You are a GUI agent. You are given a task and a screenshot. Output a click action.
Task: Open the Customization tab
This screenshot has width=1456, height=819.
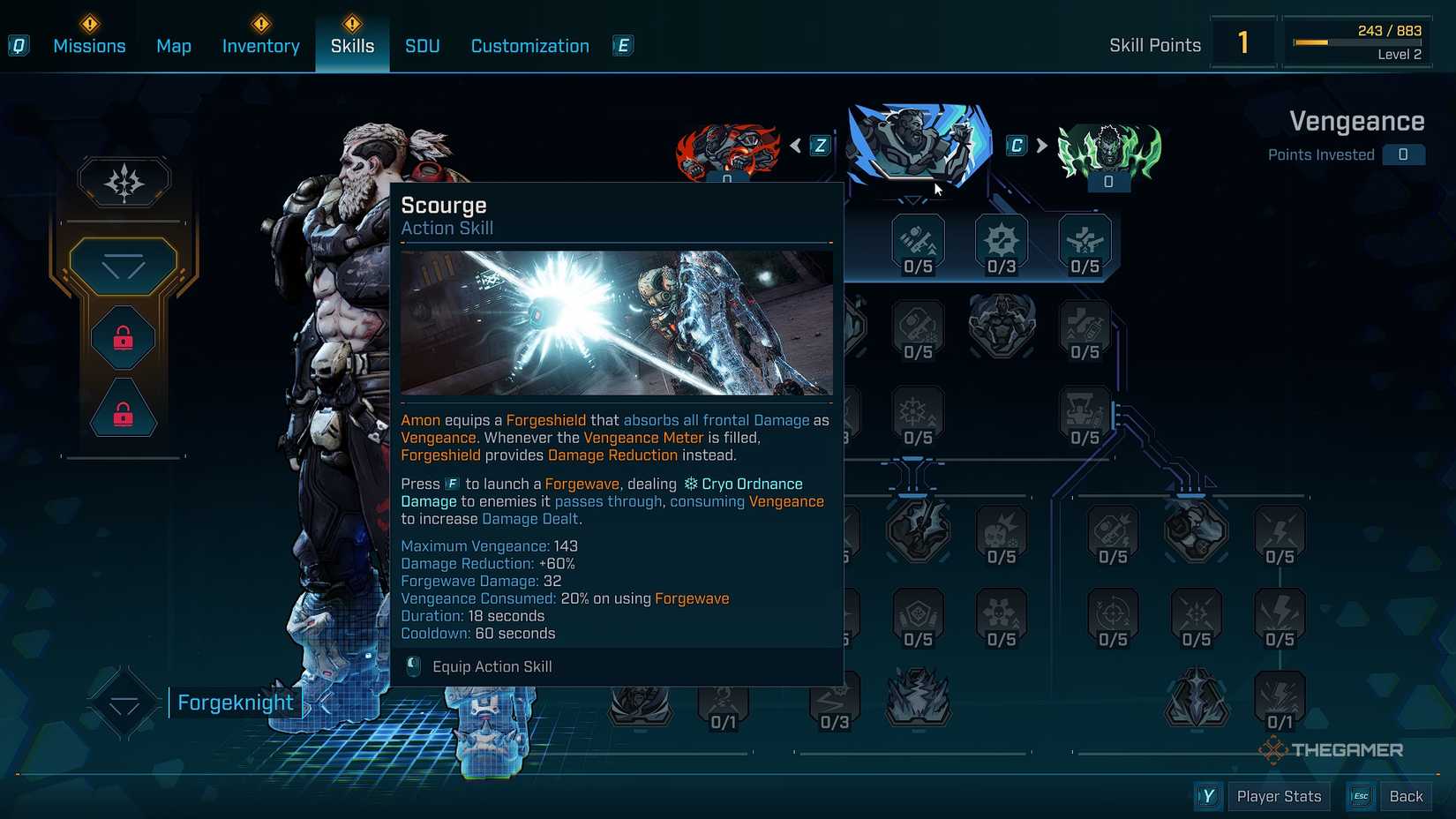529,45
